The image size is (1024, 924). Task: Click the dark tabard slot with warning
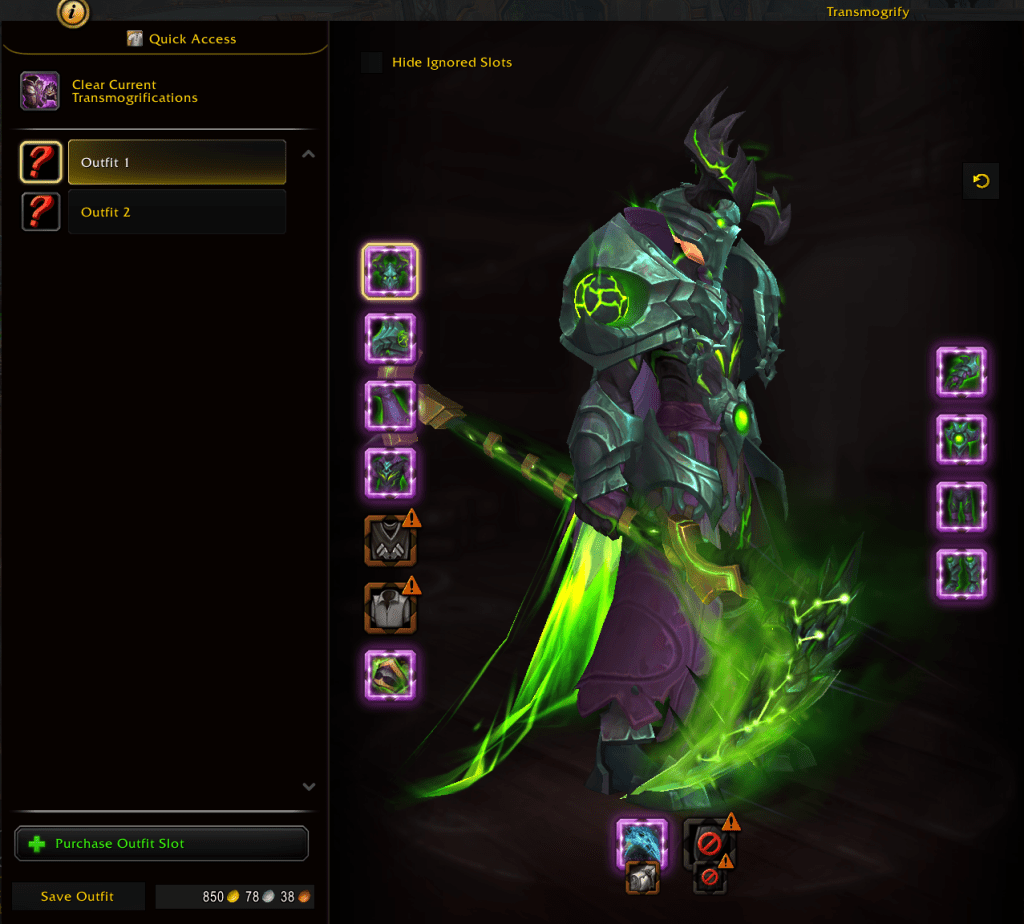click(x=390, y=541)
